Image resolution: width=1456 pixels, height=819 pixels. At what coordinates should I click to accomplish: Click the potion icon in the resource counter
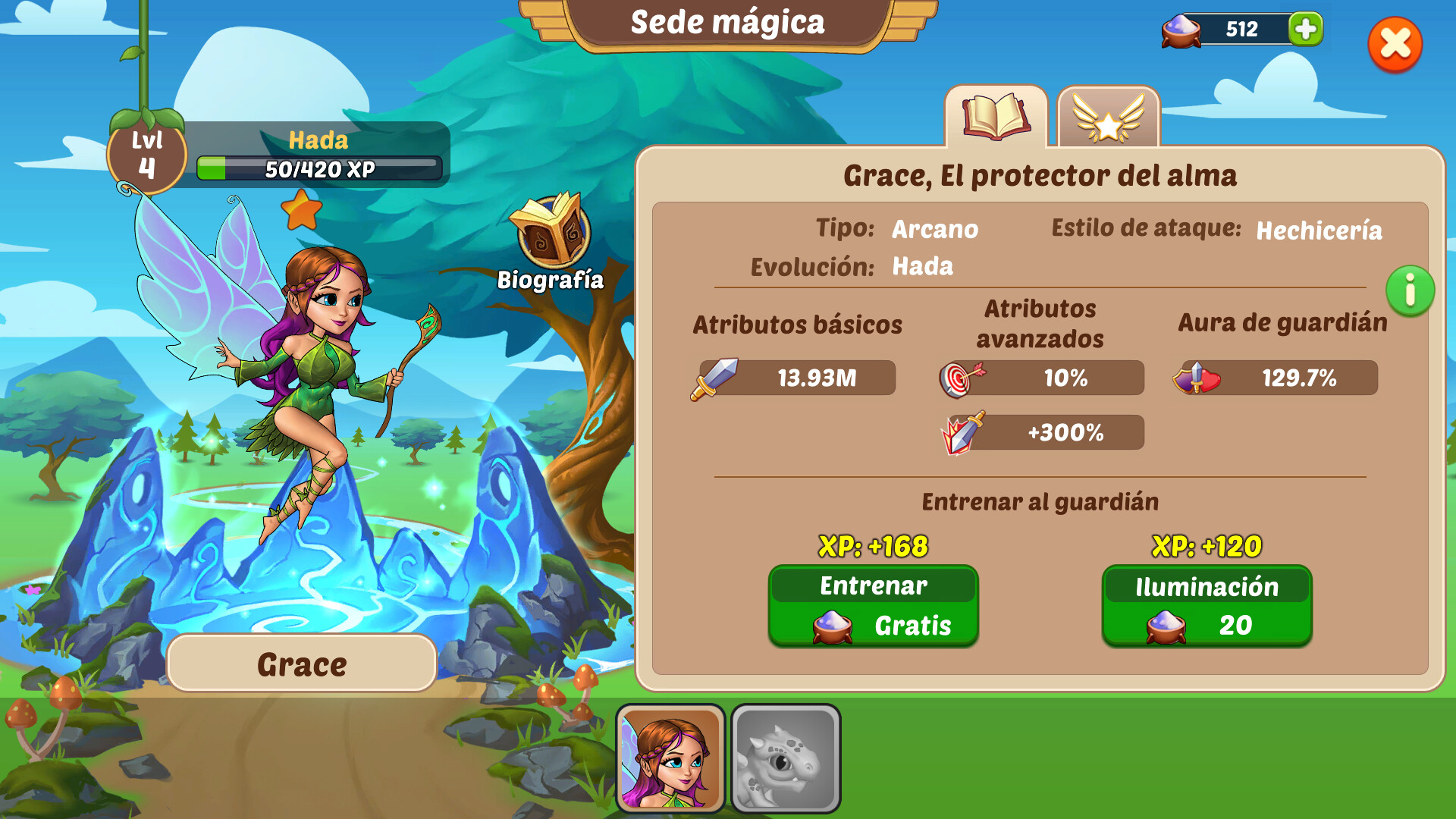pos(1180,31)
